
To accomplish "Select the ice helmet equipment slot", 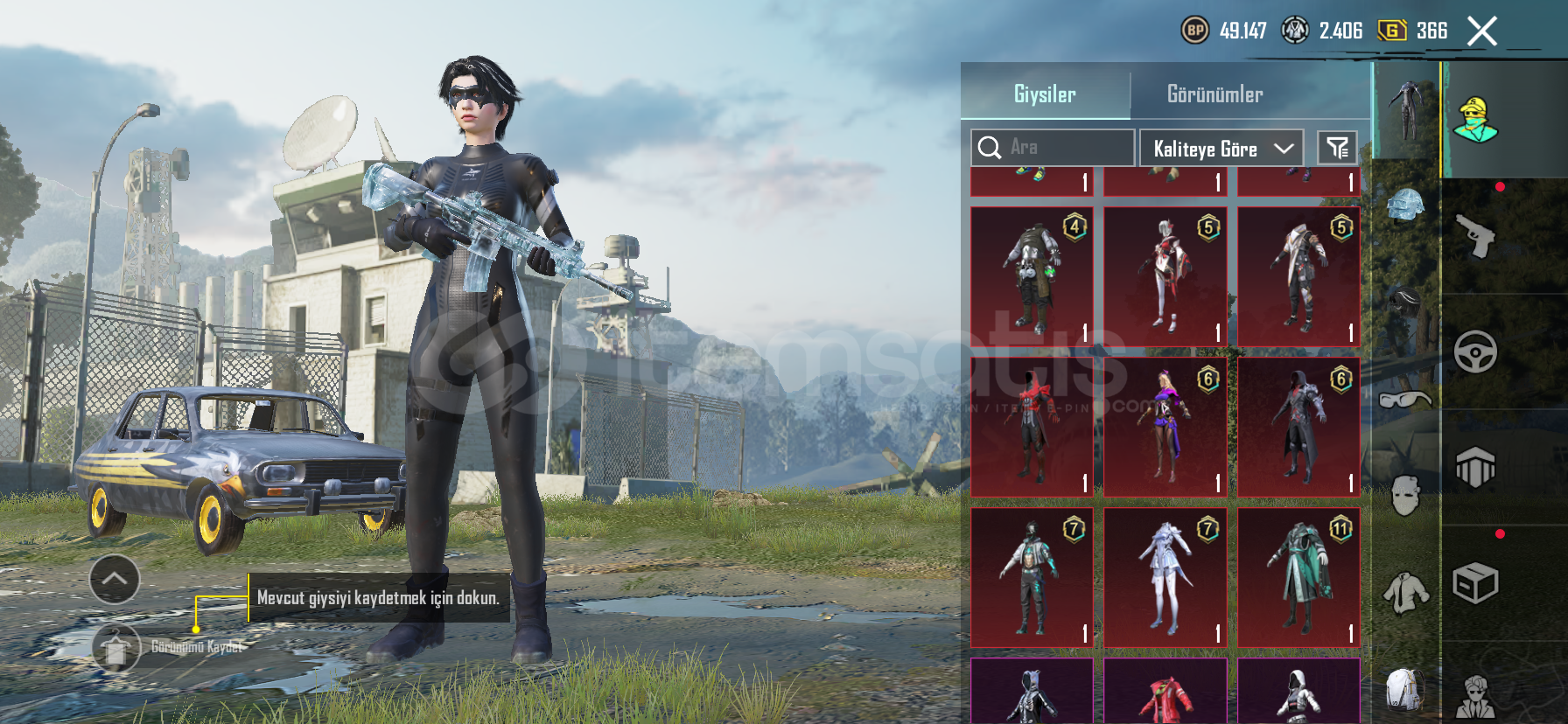I will [1406, 206].
